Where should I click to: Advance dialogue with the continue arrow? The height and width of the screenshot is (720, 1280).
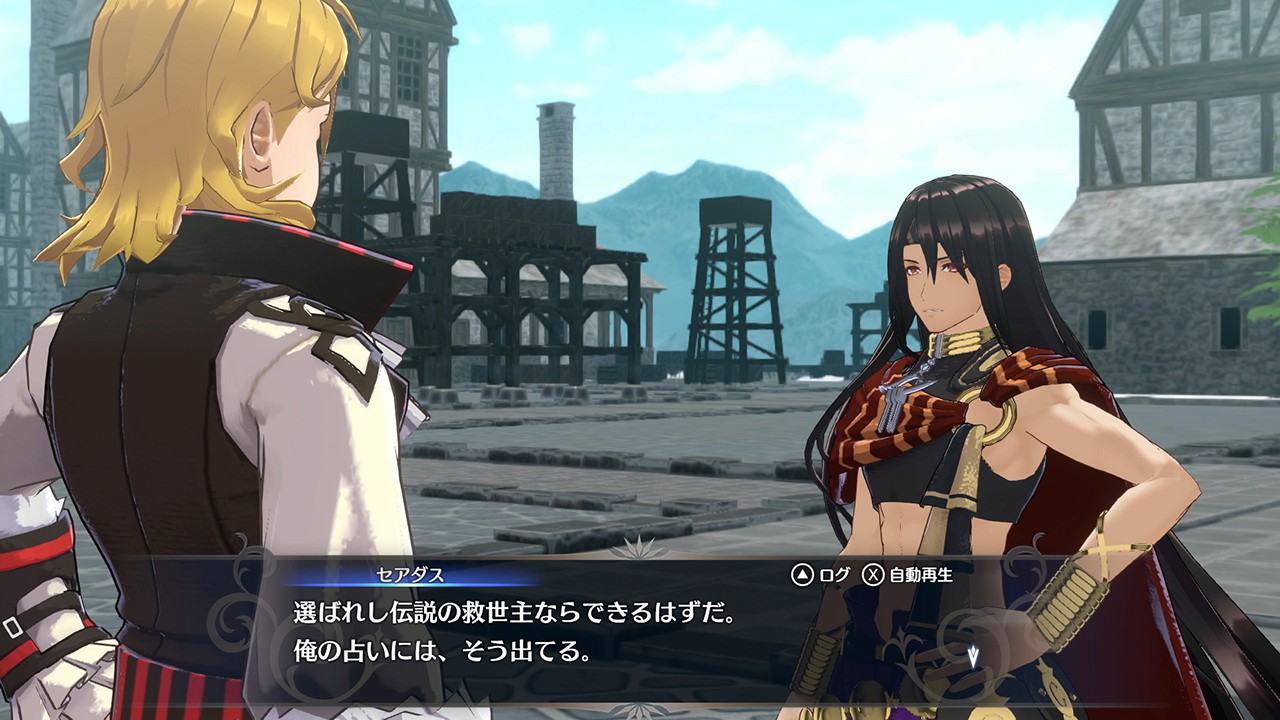pos(973,656)
